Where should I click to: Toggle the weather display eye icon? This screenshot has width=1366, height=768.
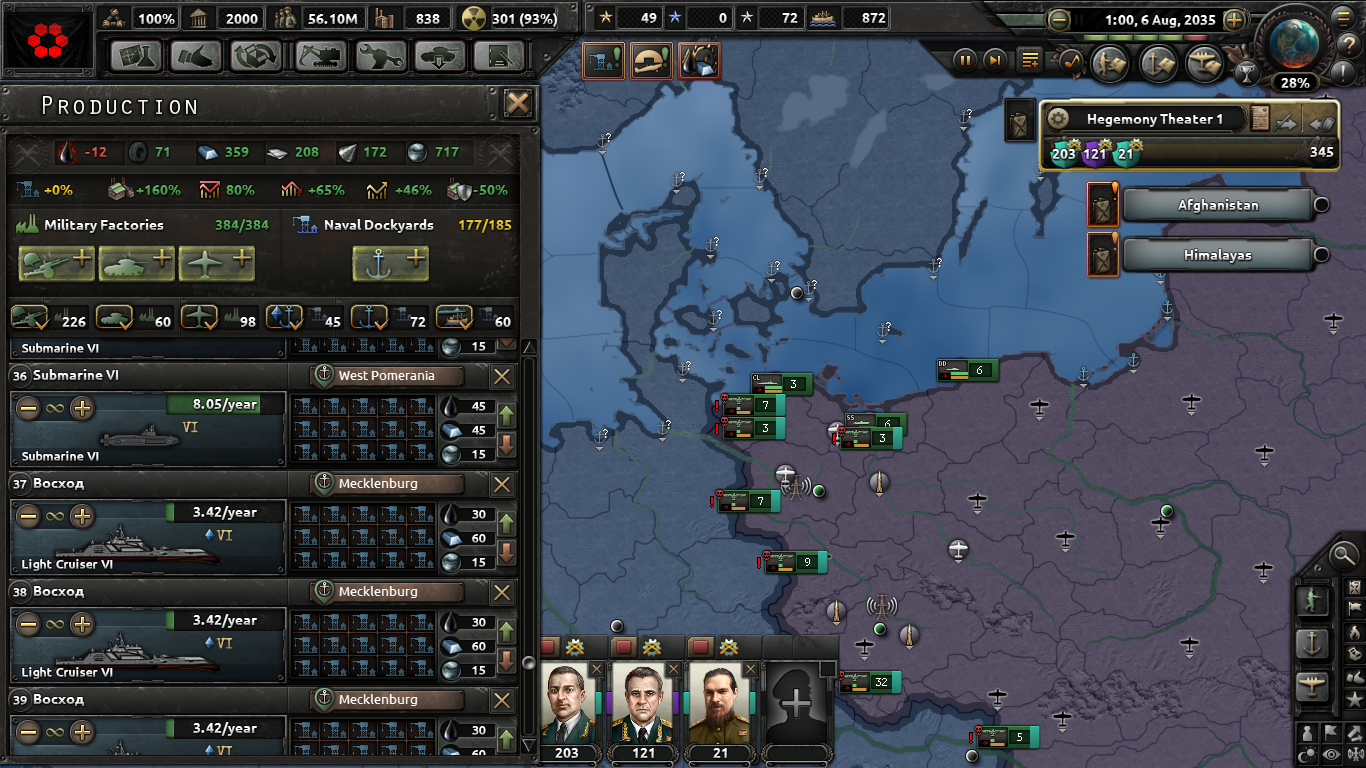tap(1332, 754)
